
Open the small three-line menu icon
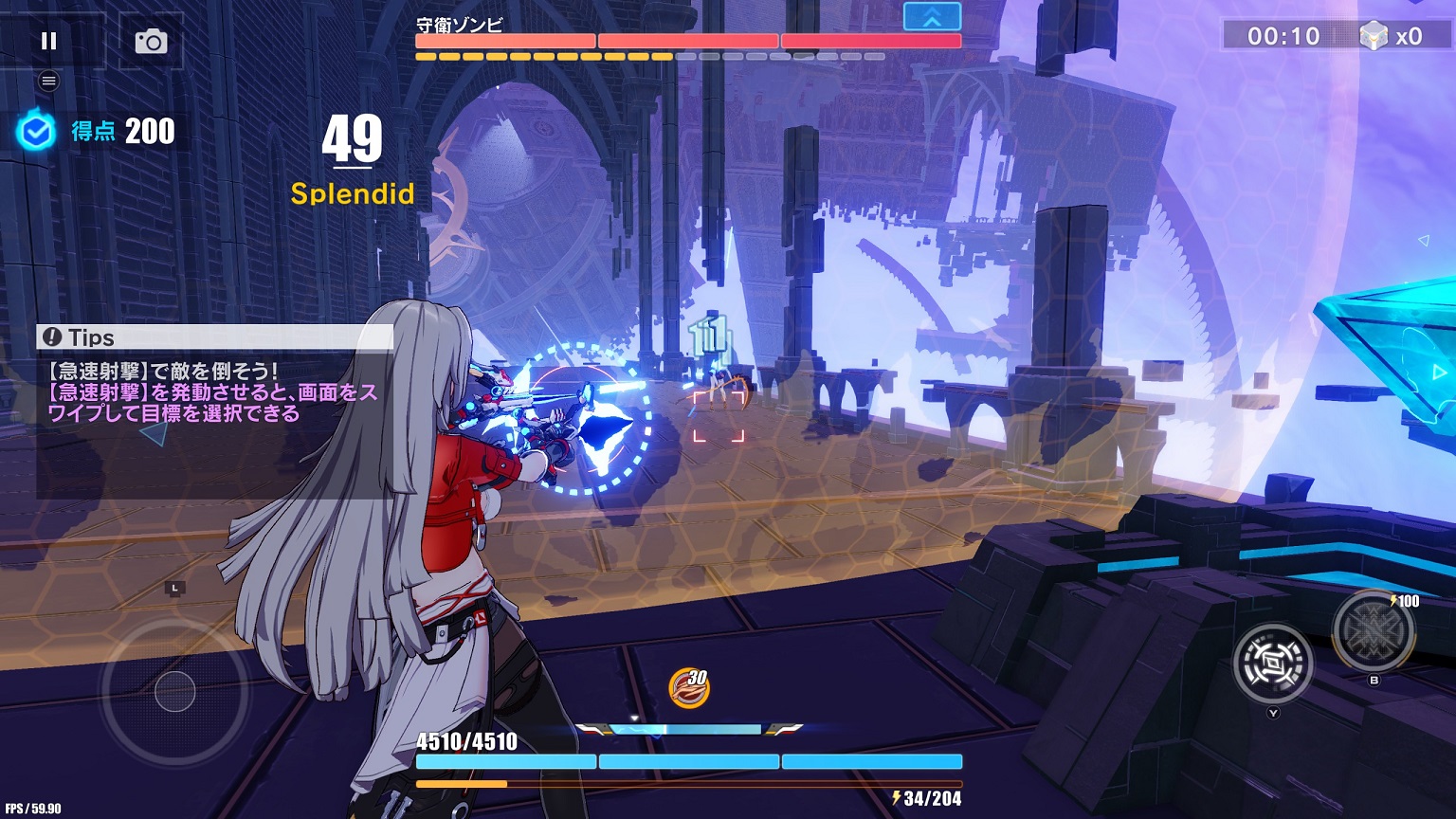(x=48, y=82)
